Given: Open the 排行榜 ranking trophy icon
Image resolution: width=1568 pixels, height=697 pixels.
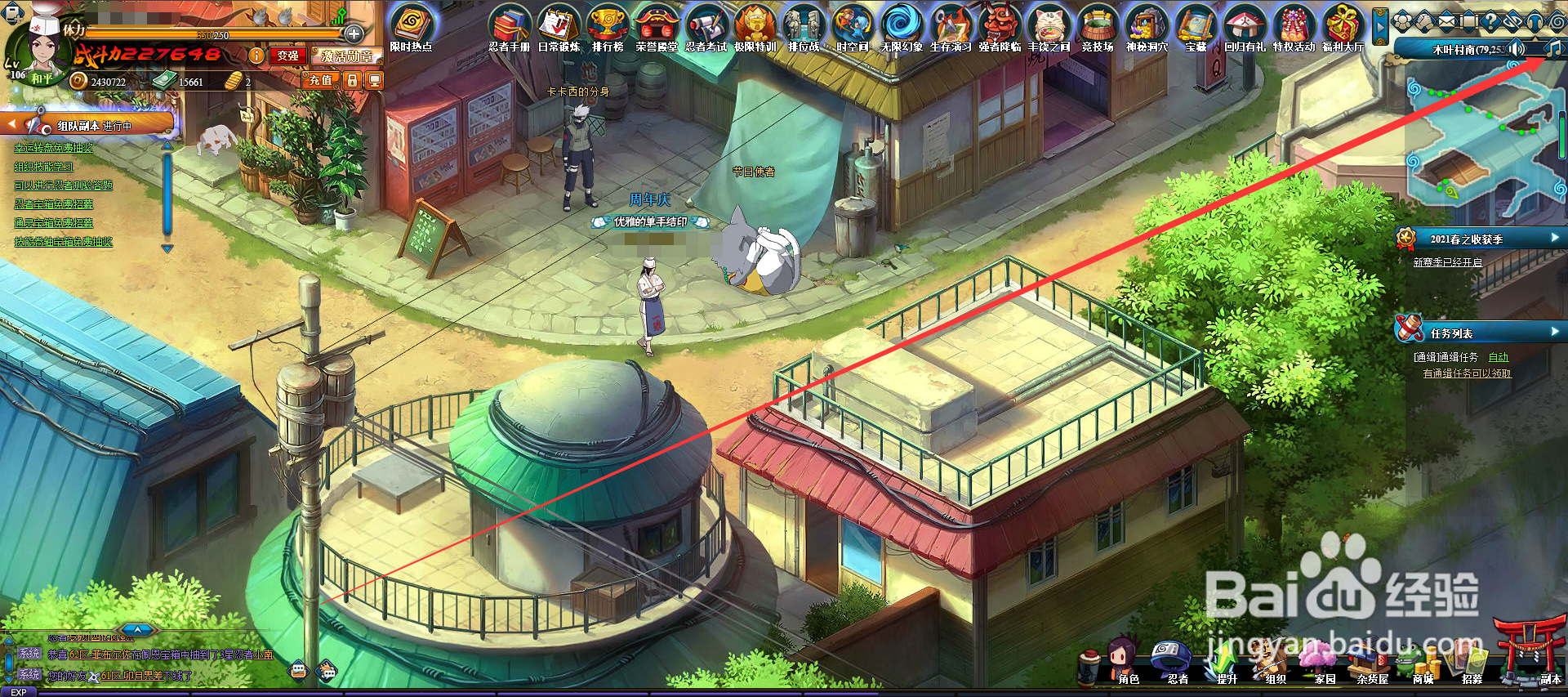Looking at the screenshot, I should pos(608,27).
